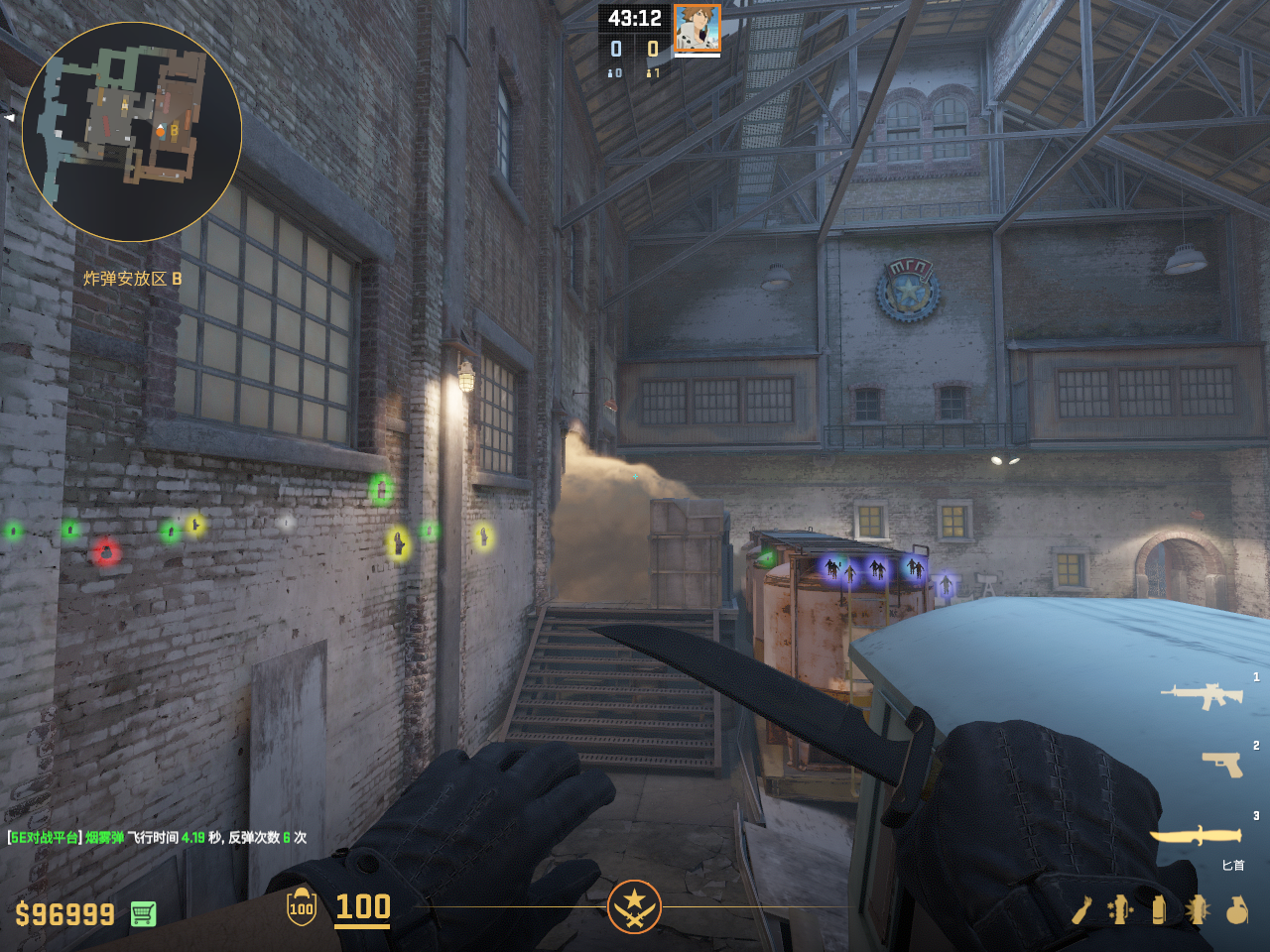This screenshot has width=1270, height=952.
Task: Select the smoke grenade icon
Action: (x=1158, y=909)
